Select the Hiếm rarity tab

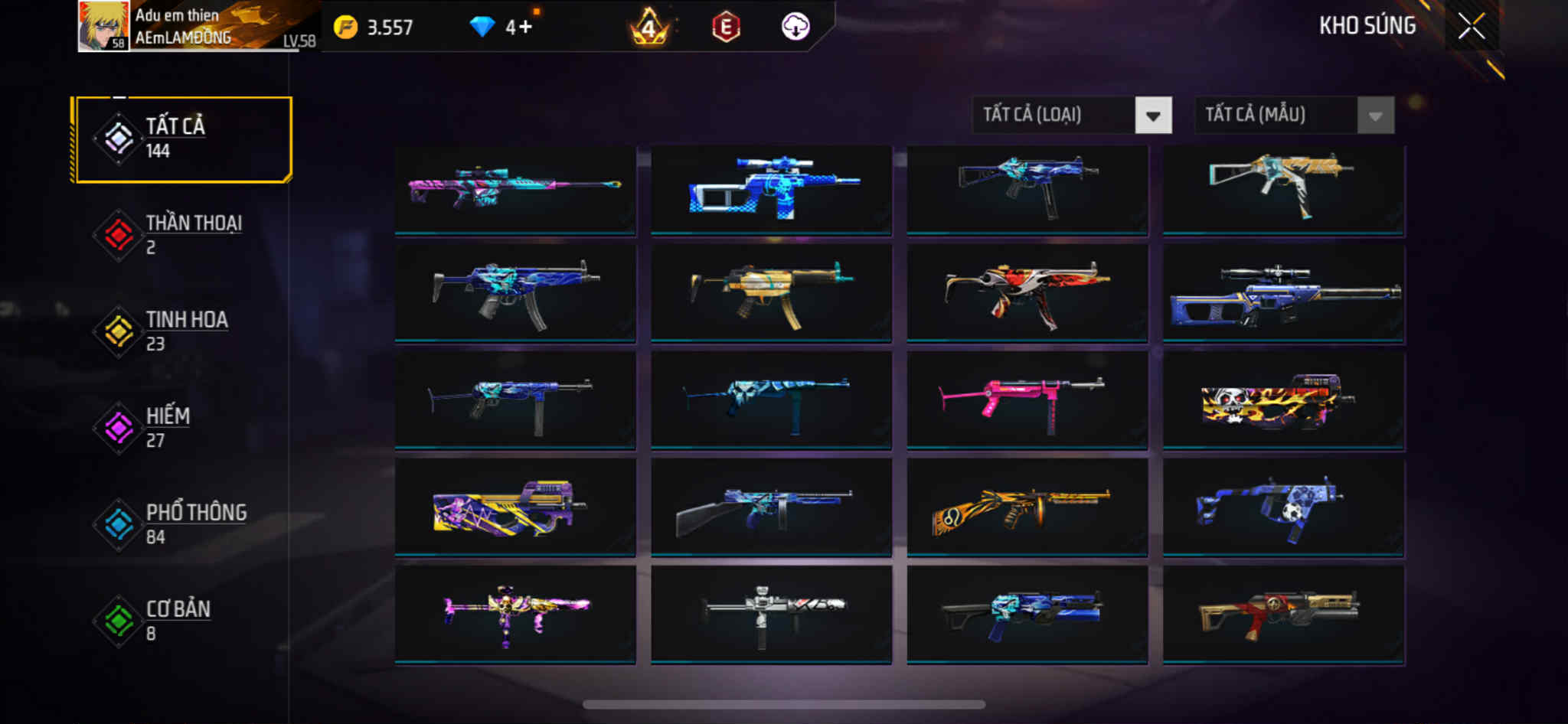[x=182, y=427]
